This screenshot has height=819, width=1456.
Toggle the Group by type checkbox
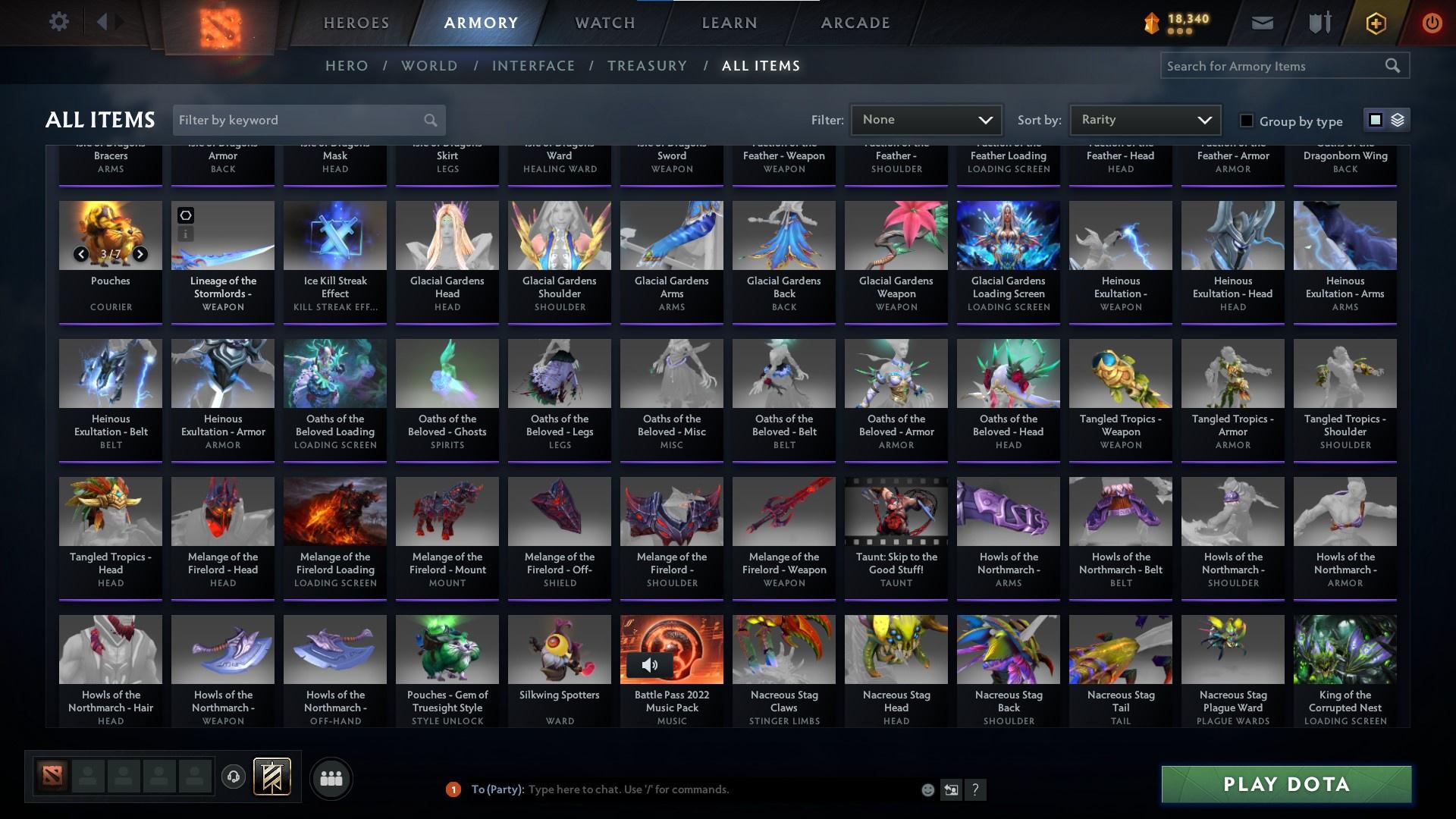[x=1246, y=121]
